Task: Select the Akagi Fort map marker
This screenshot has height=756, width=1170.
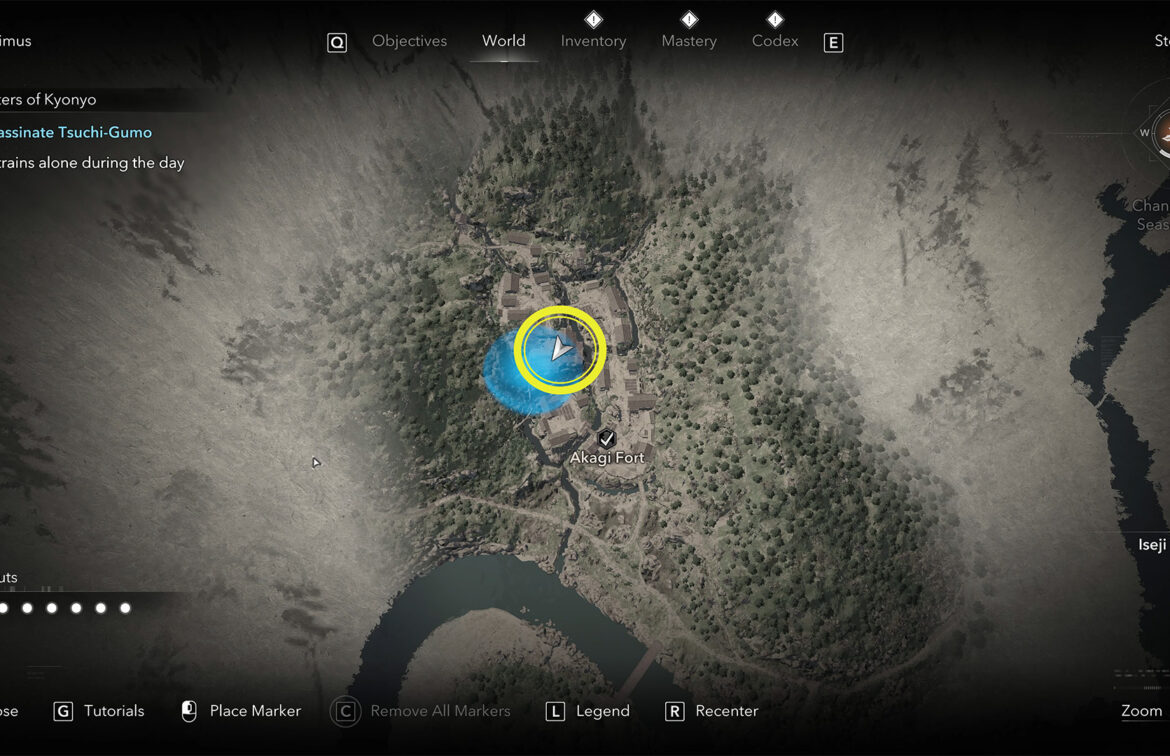Action: tap(607, 439)
